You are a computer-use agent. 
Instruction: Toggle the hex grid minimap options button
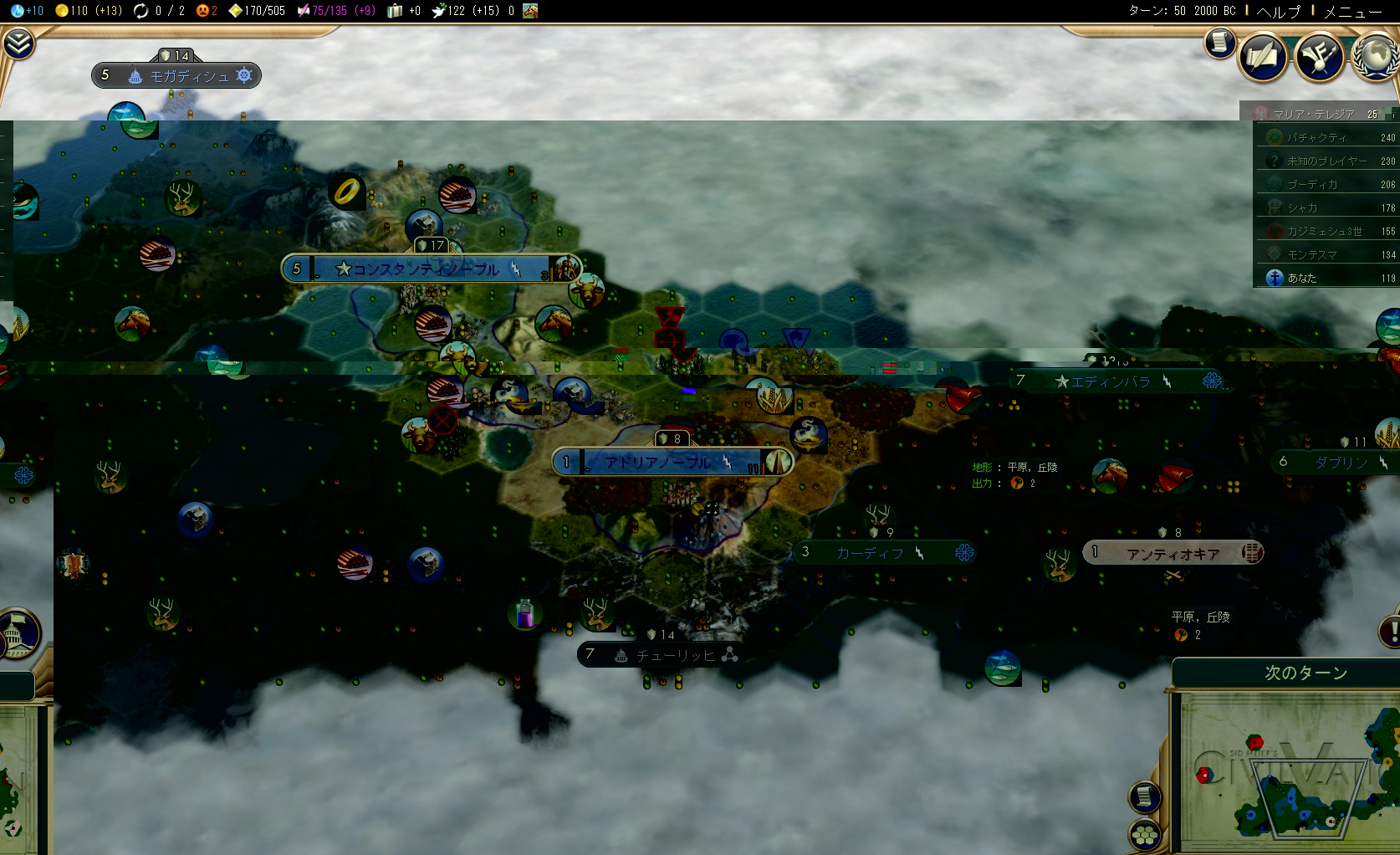click(1144, 834)
